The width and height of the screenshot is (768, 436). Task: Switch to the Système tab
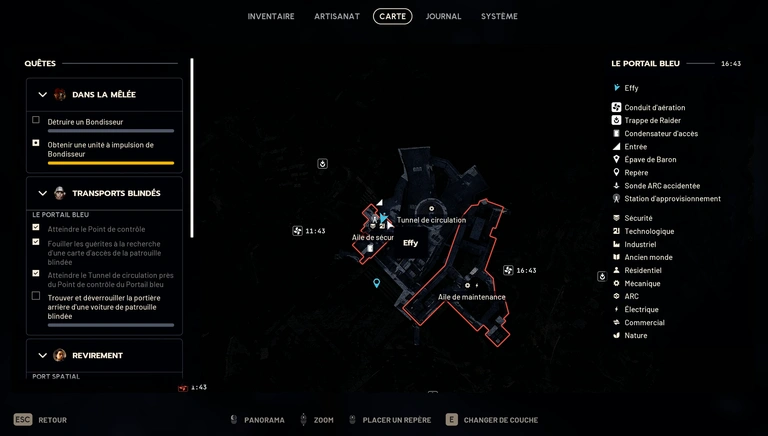pos(499,16)
